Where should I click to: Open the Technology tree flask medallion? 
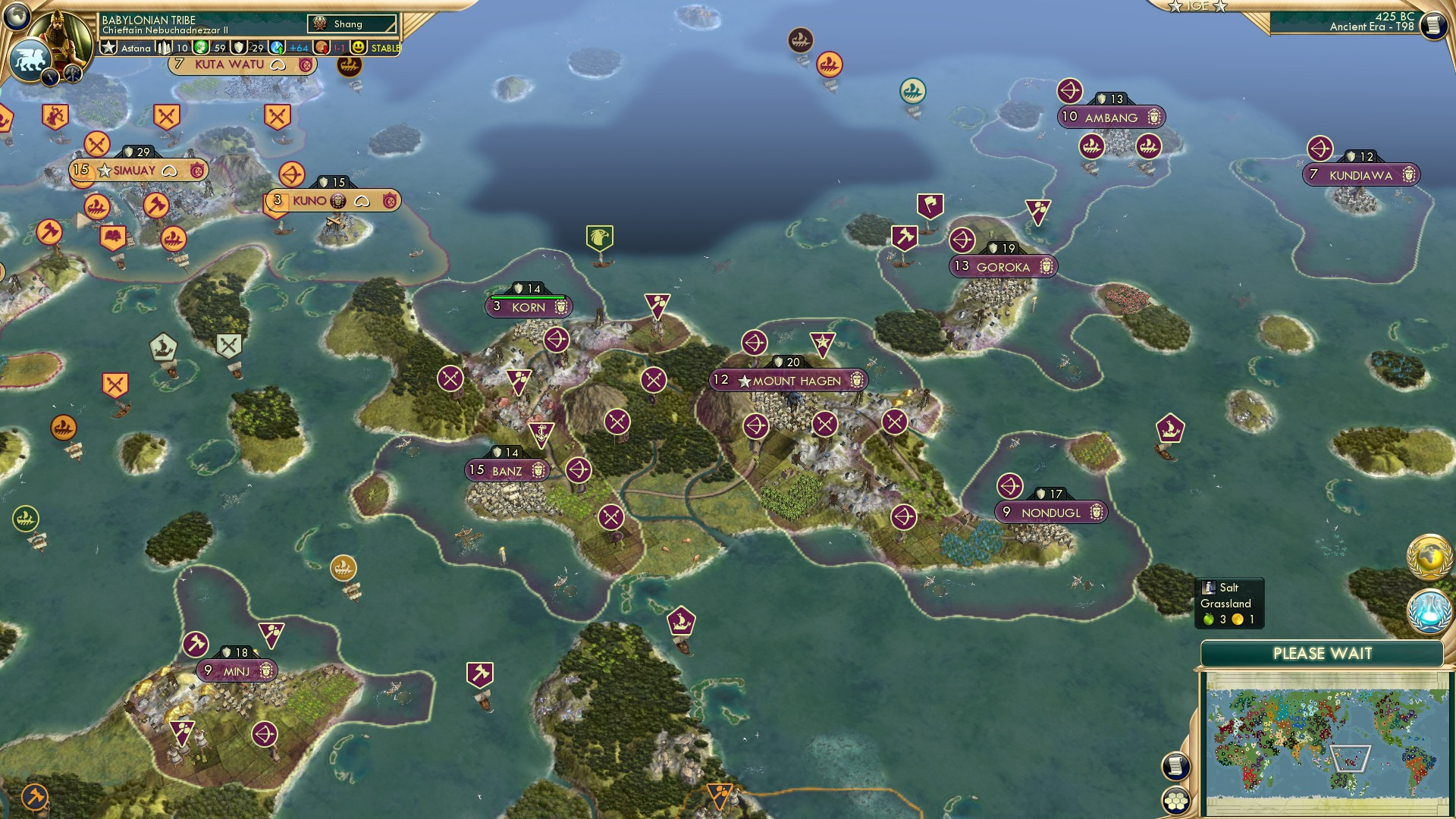point(1429,612)
